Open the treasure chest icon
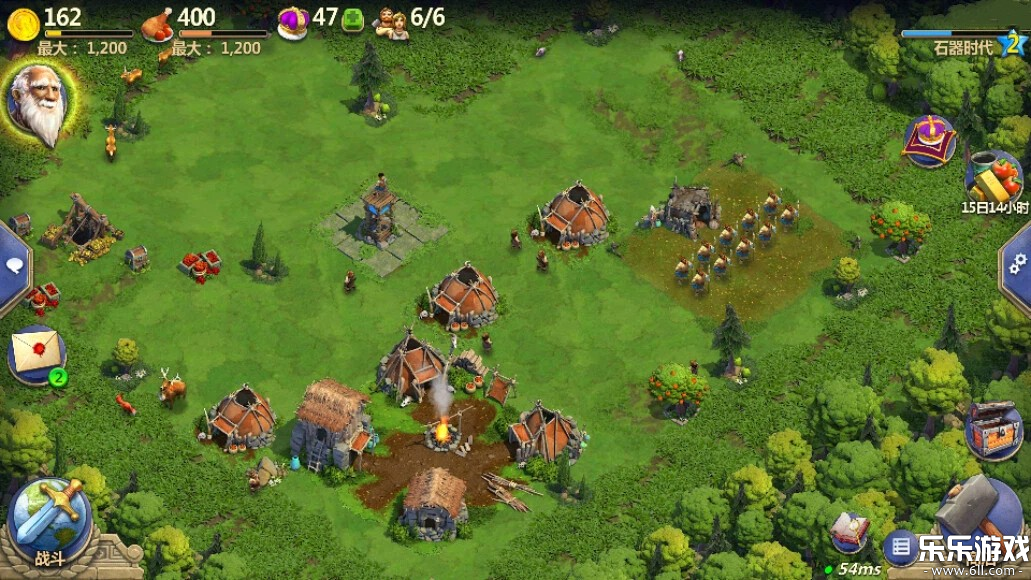The image size is (1031, 580). 992,430
